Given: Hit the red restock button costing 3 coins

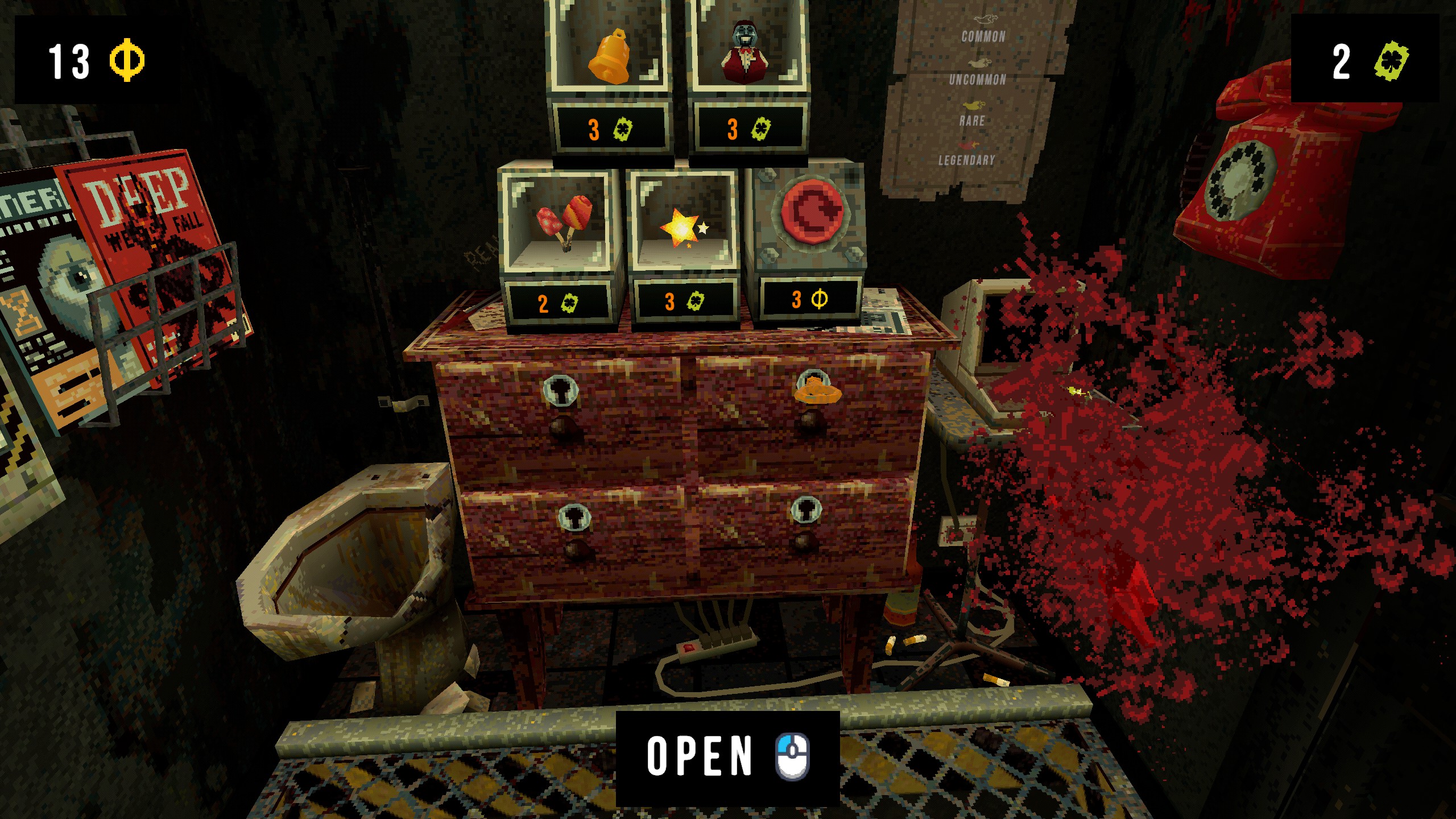Looking at the screenshot, I should point(811,210).
